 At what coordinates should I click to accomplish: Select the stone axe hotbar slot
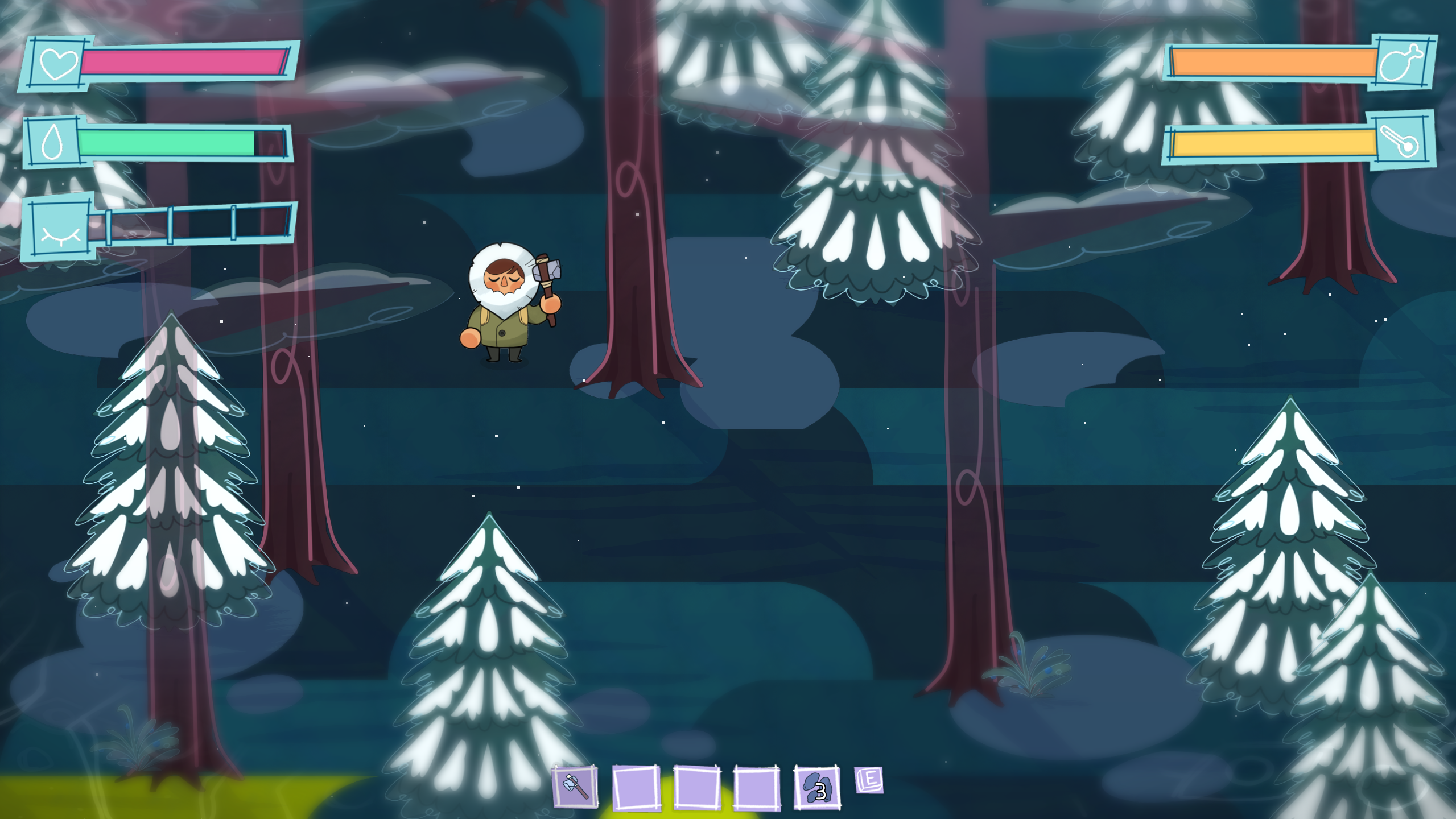click(x=575, y=787)
